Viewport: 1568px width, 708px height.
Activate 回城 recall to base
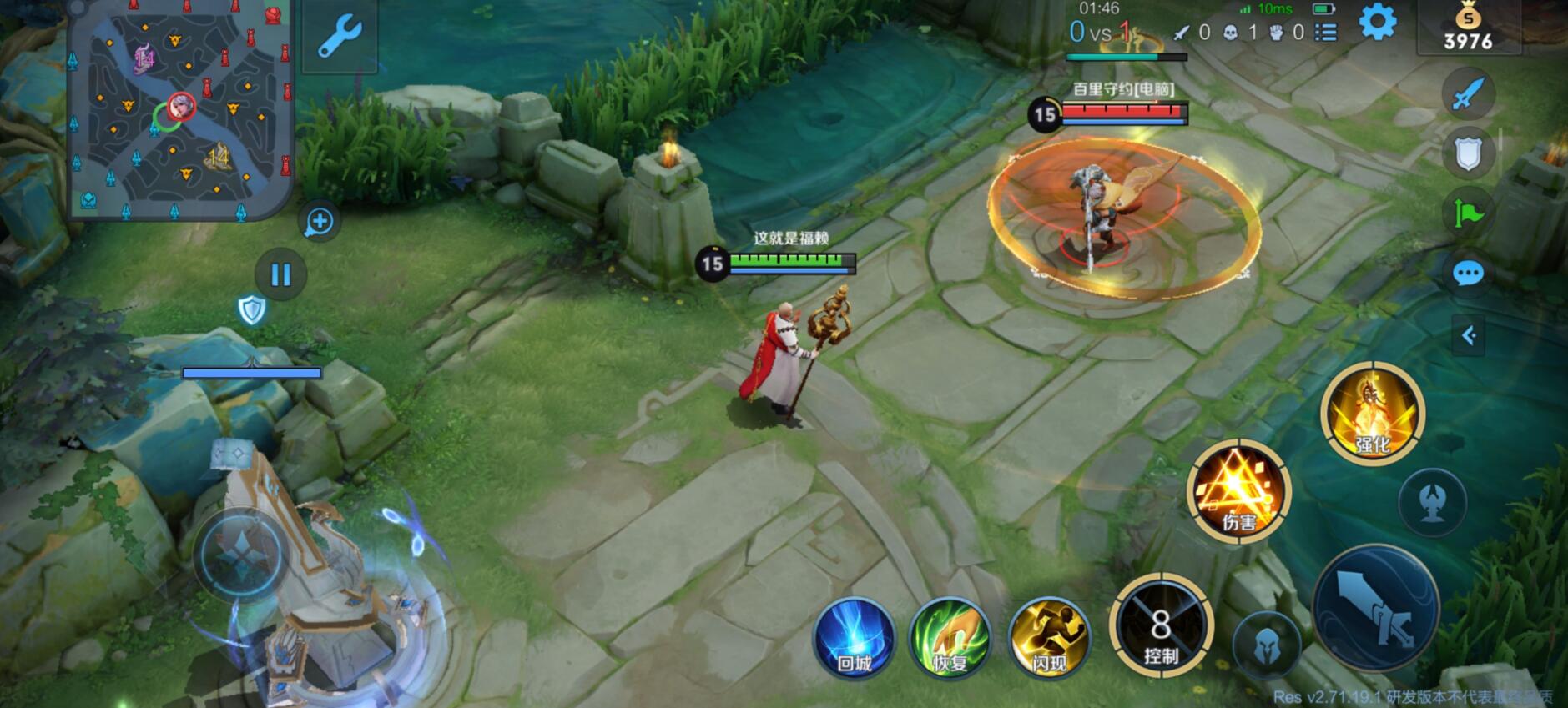(854, 639)
